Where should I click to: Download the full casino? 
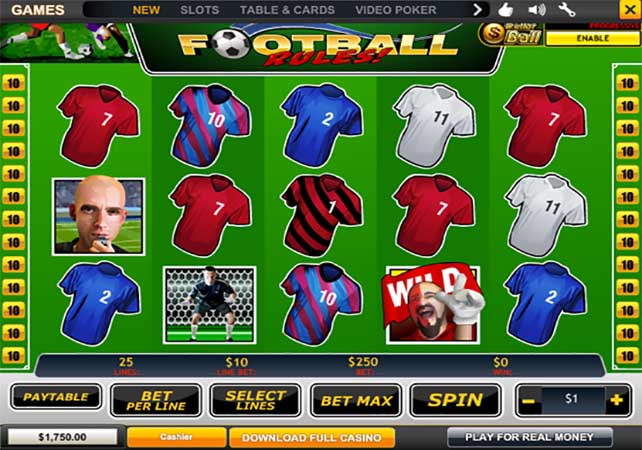pyautogui.click(x=312, y=438)
